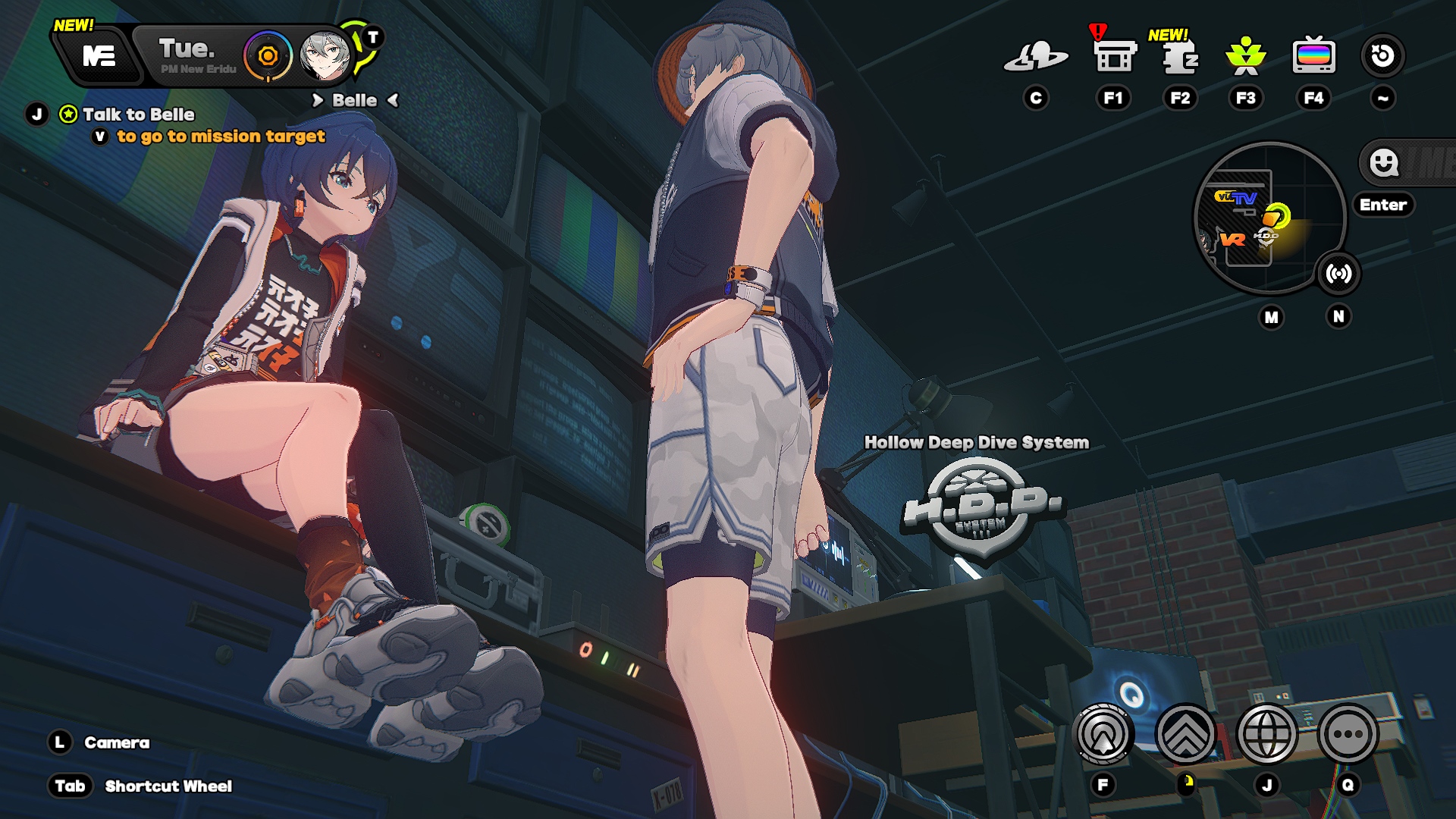Click the double chevron up button
Screen dimensions: 1456x819
coord(1185,734)
